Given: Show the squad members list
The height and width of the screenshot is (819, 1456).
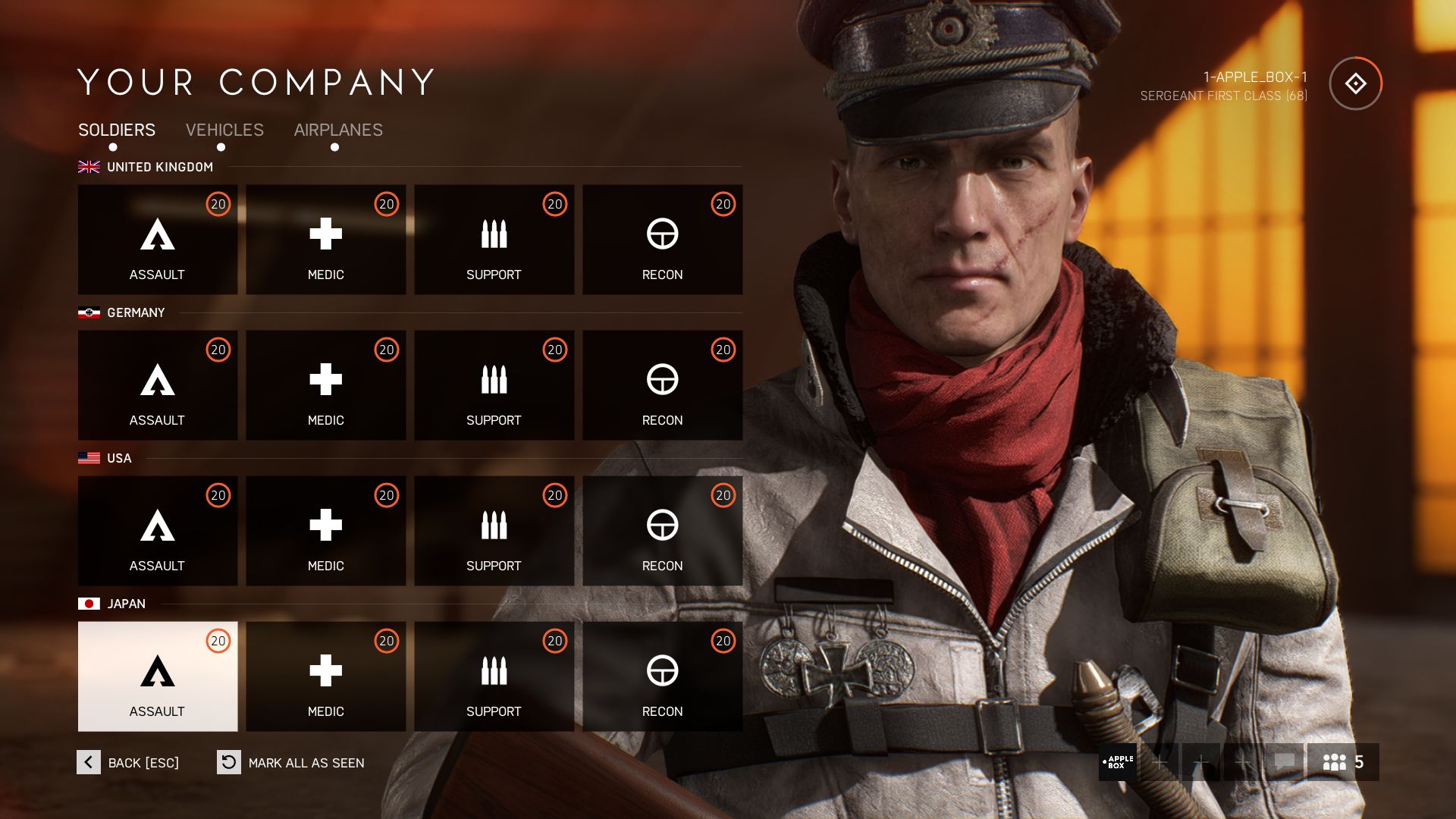Looking at the screenshot, I should point(1343,762).
